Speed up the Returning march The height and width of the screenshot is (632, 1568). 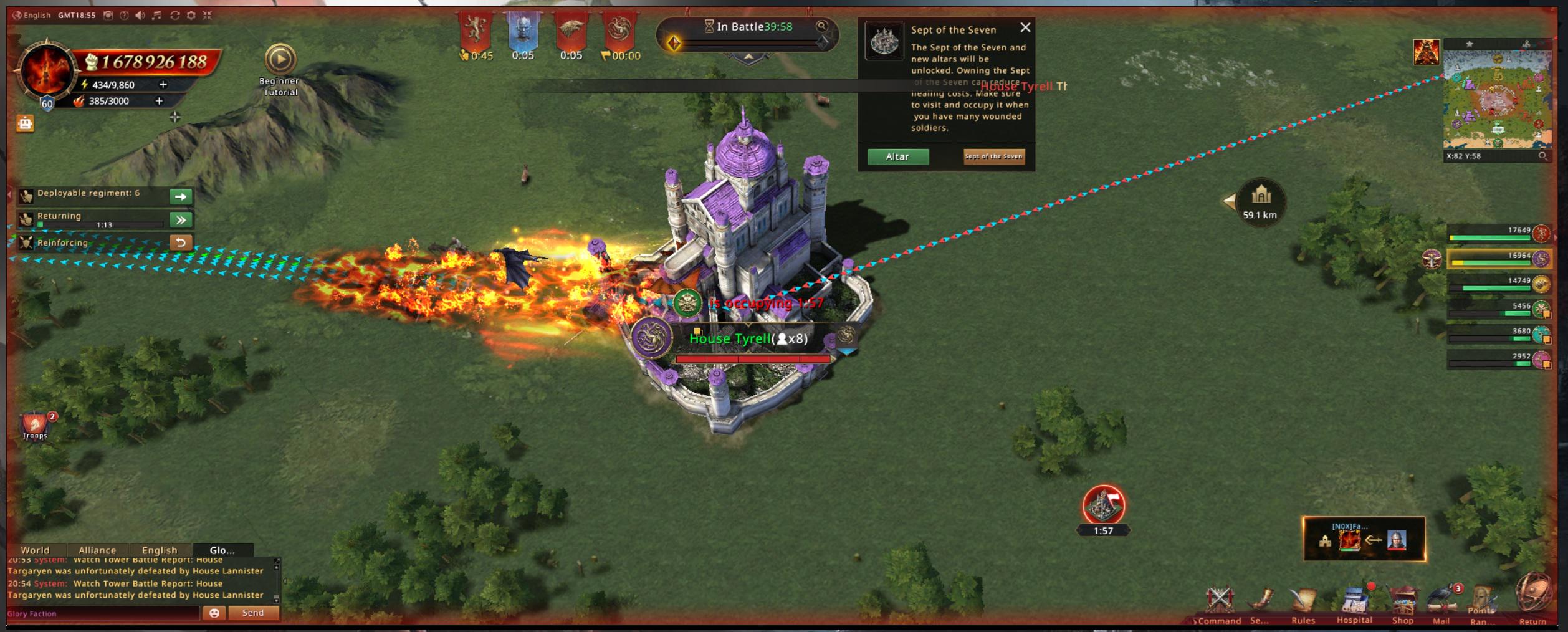point(181,219)
